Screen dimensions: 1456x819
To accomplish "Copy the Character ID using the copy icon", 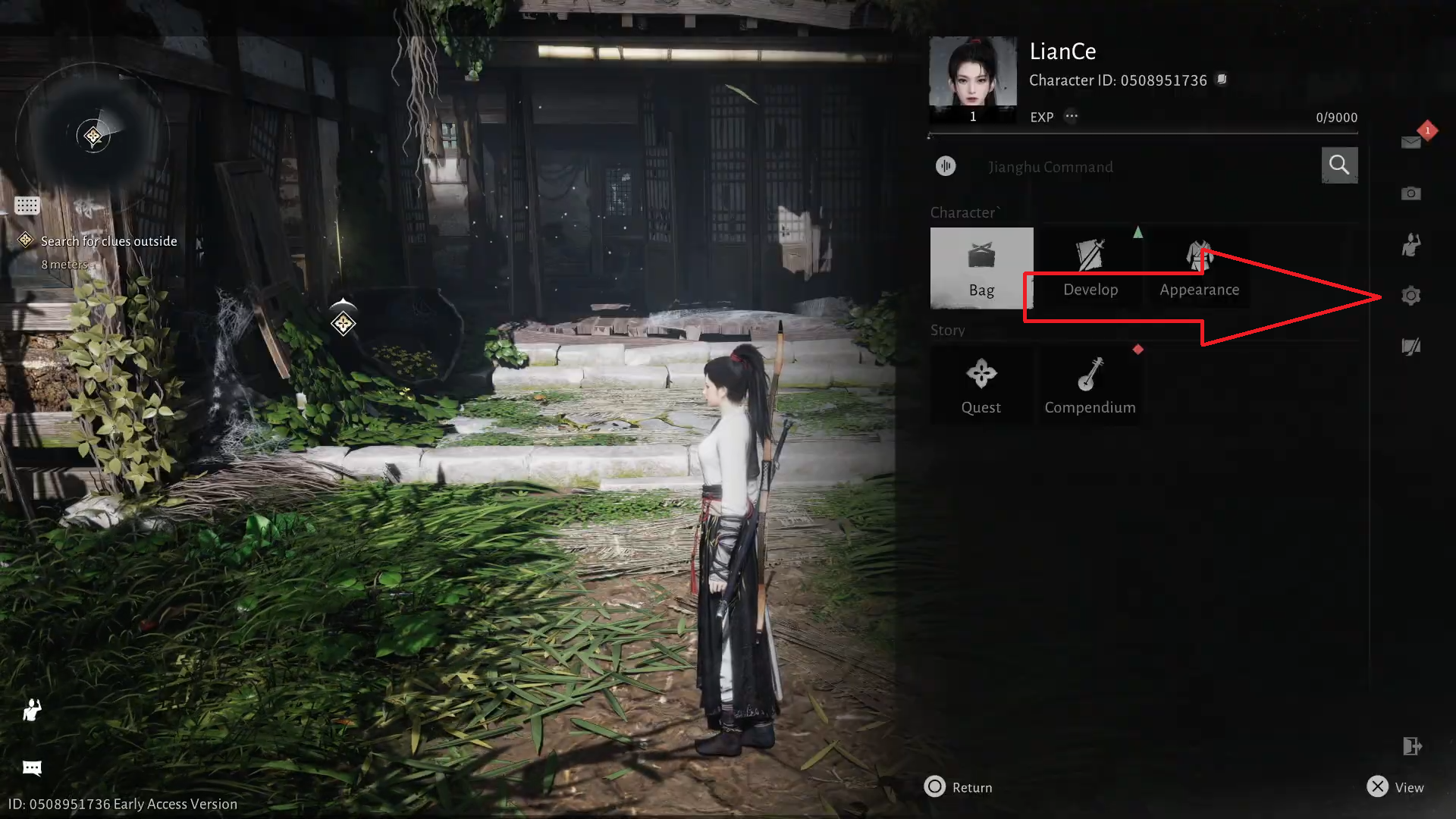I will (x=1222, y=80).
